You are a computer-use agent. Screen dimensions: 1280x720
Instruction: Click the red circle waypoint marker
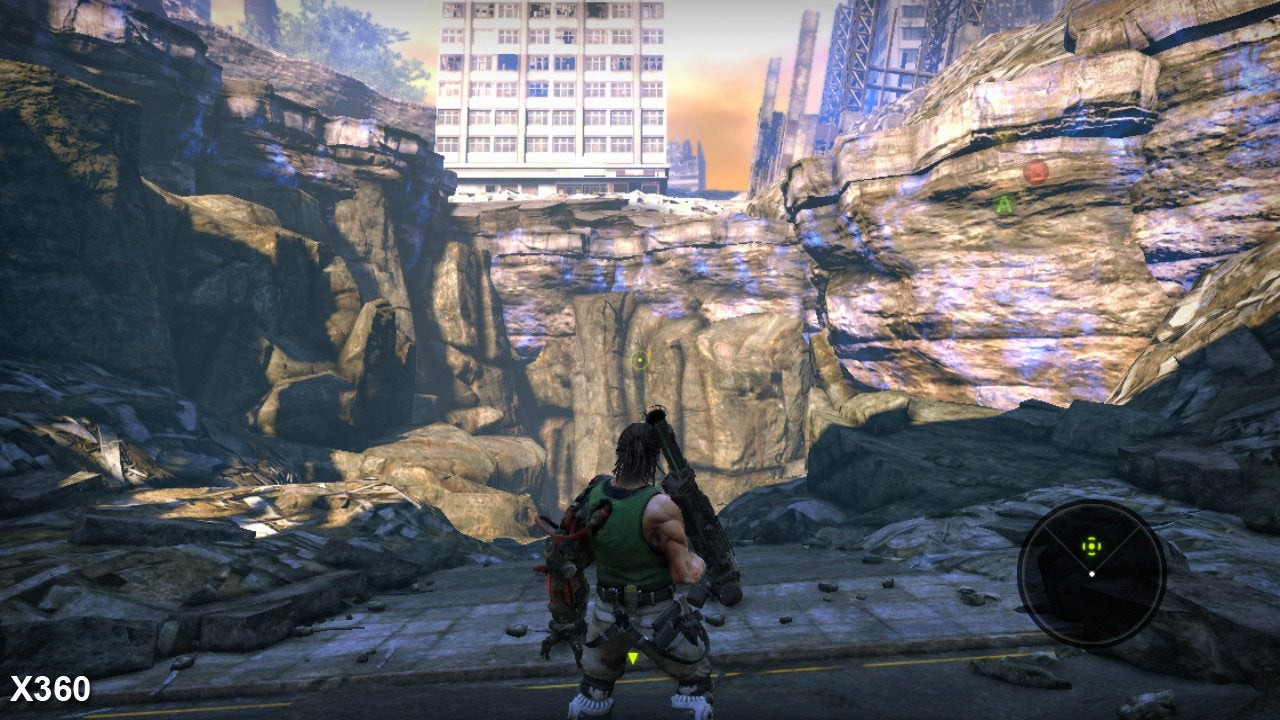point(1036,172)
